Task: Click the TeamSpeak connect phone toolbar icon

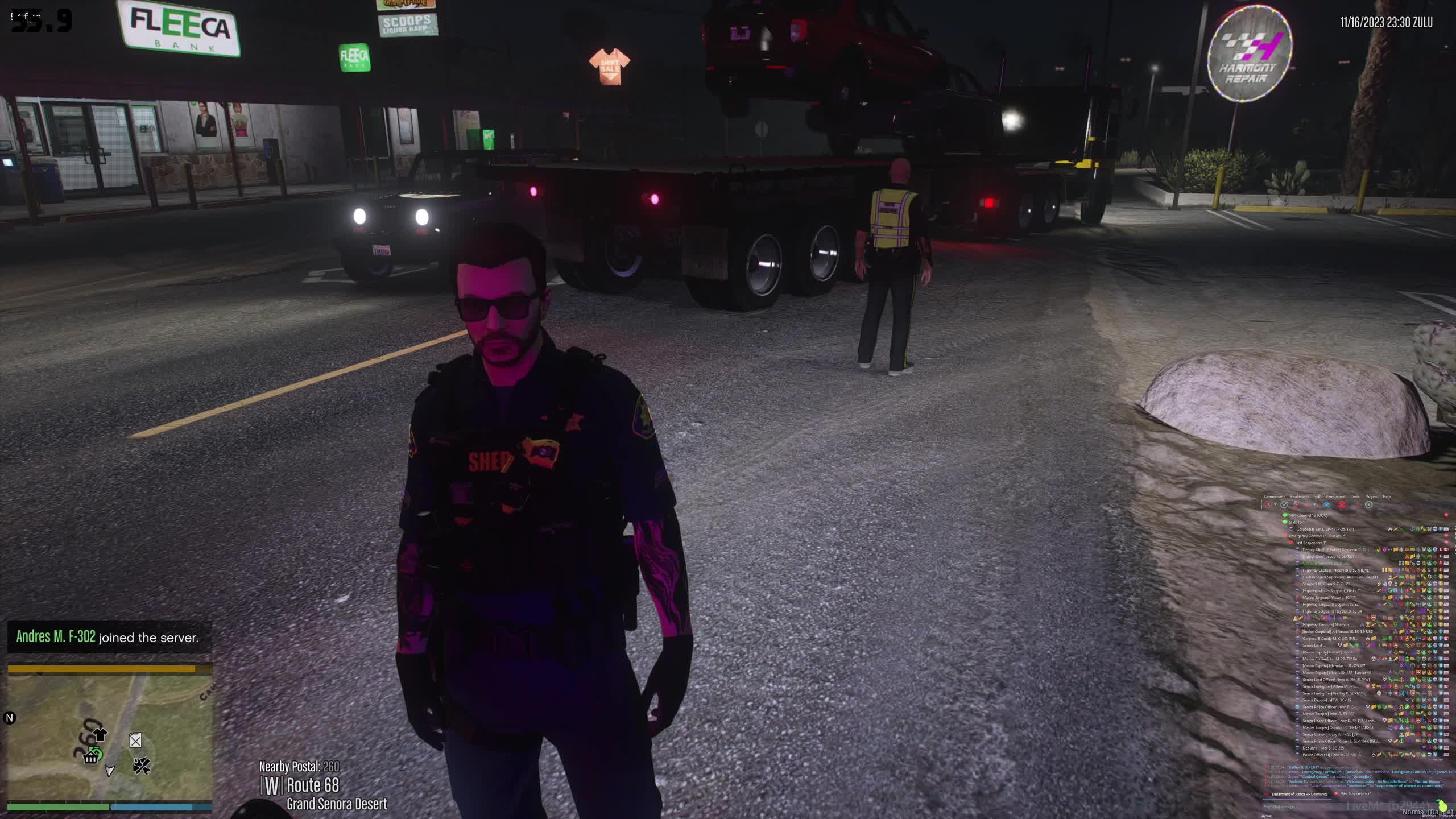Action: pyautogui.click(x=1269, y=505)
